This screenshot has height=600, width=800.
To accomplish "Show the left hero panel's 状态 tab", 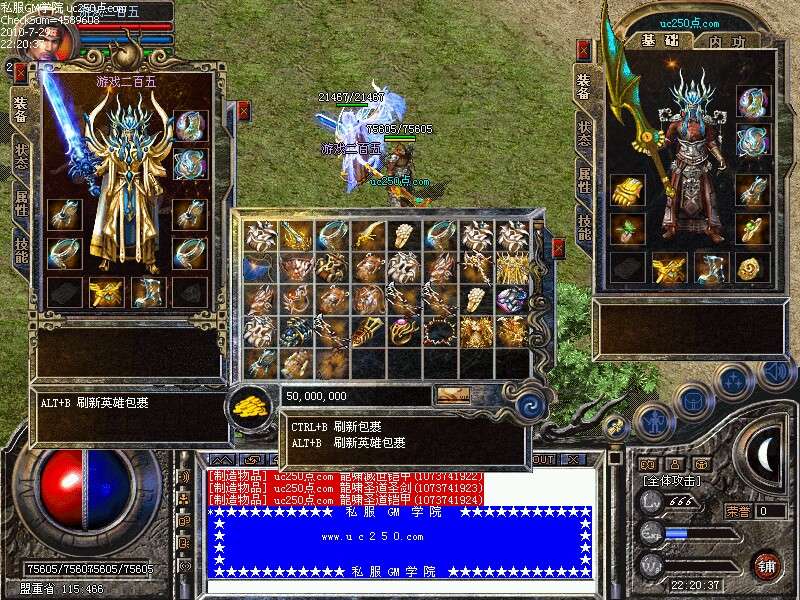I will click(21, 157).
